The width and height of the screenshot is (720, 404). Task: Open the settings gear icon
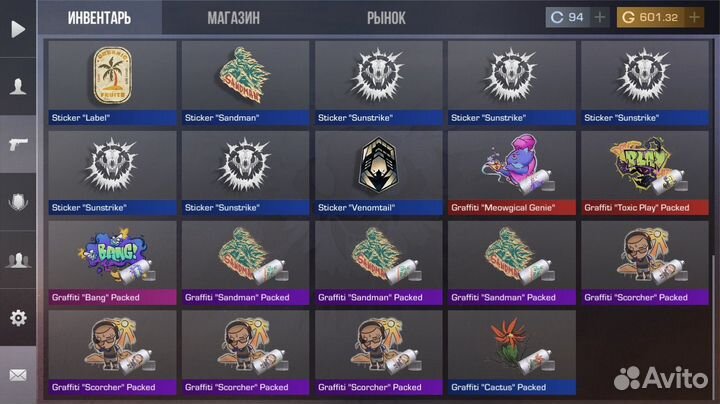(17, 318)
